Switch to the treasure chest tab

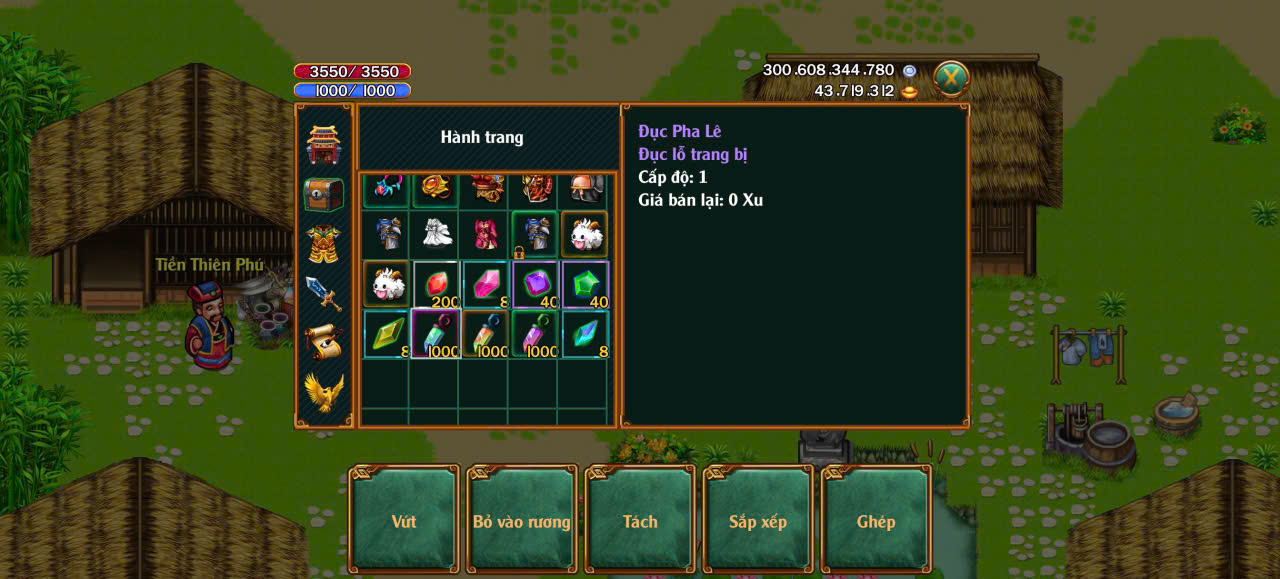point(324,194)
